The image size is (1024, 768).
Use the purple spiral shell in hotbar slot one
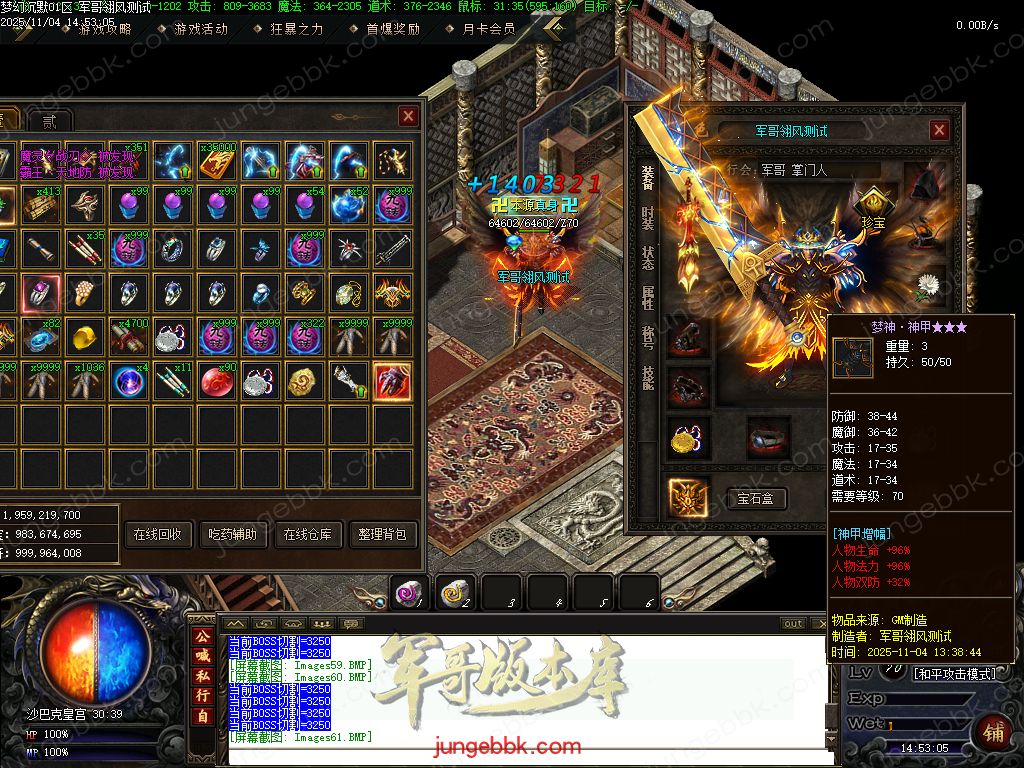[408, 593]
